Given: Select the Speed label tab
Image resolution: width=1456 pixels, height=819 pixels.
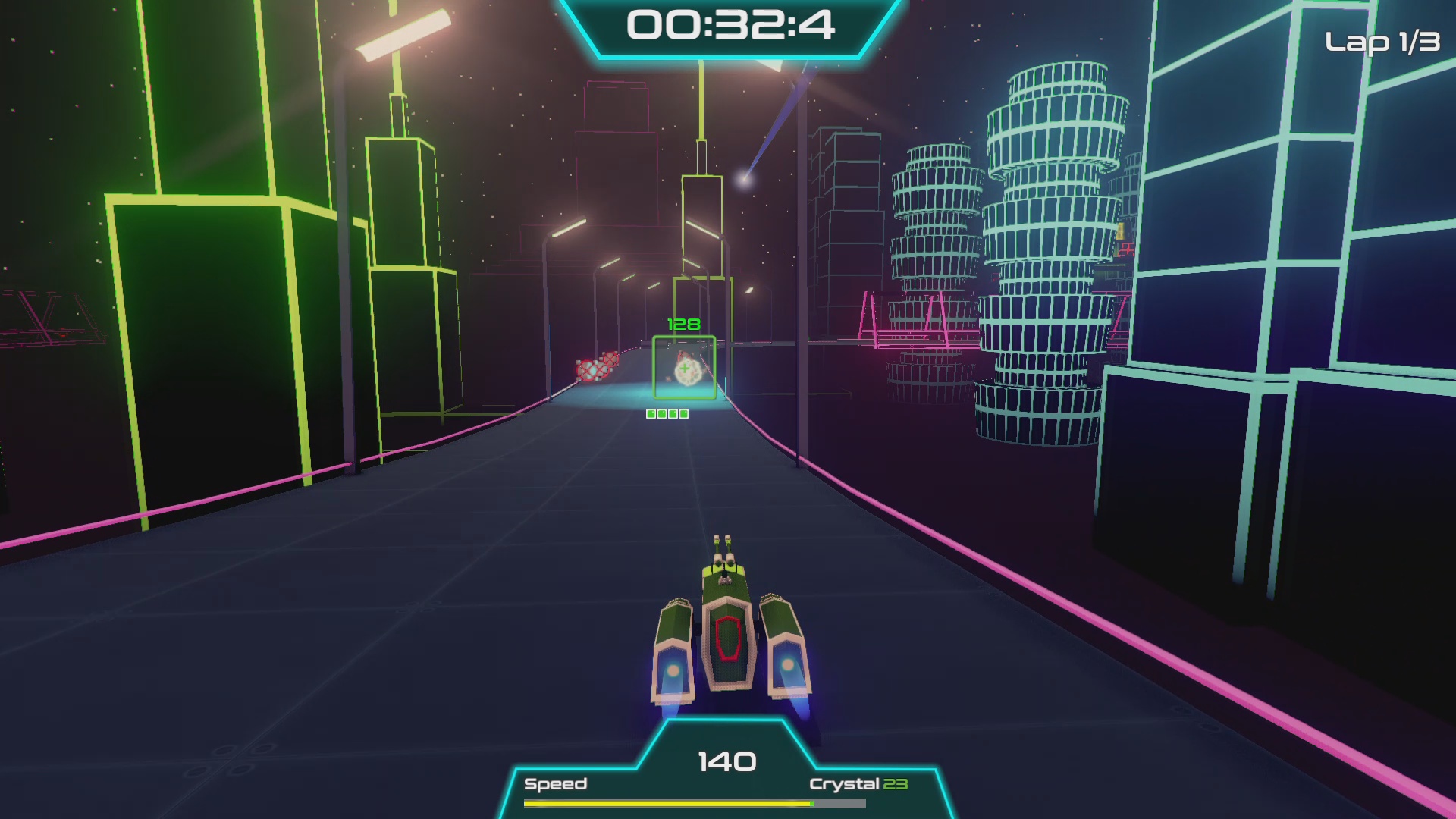Looking at the screenshot, I should pos(557,784).
